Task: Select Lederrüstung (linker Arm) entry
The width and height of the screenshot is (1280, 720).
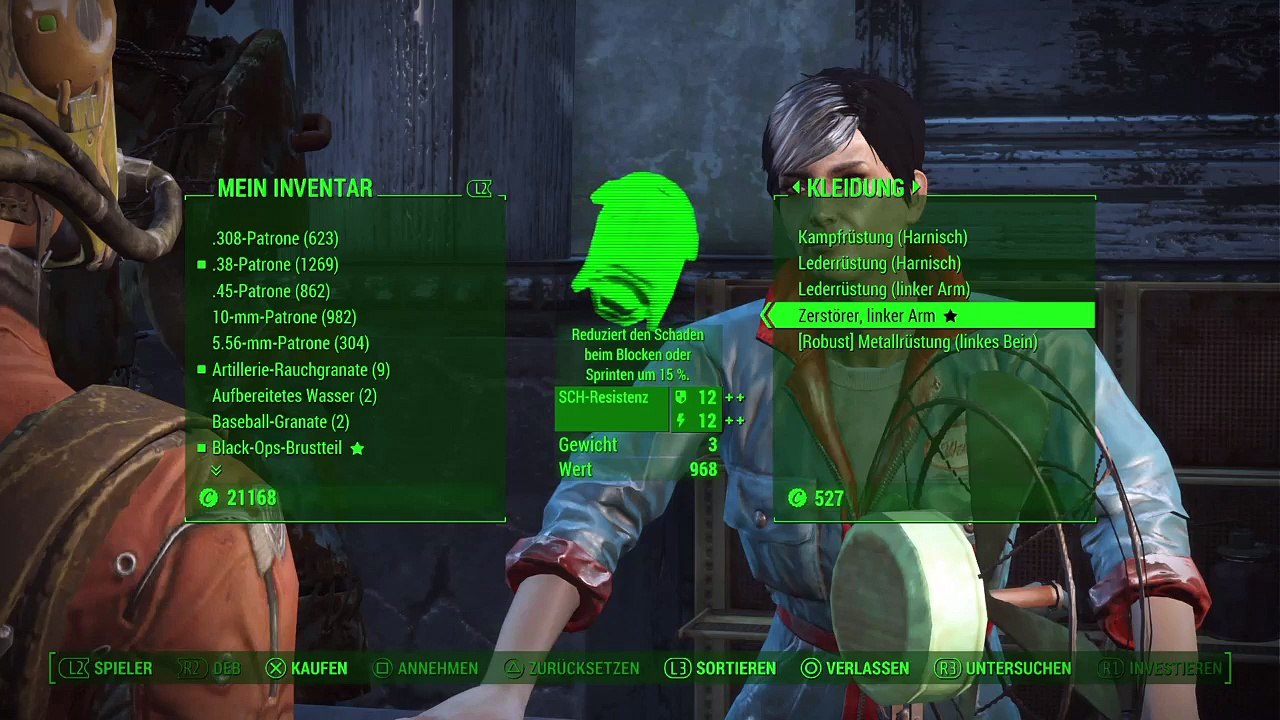Action: point(884,290)
